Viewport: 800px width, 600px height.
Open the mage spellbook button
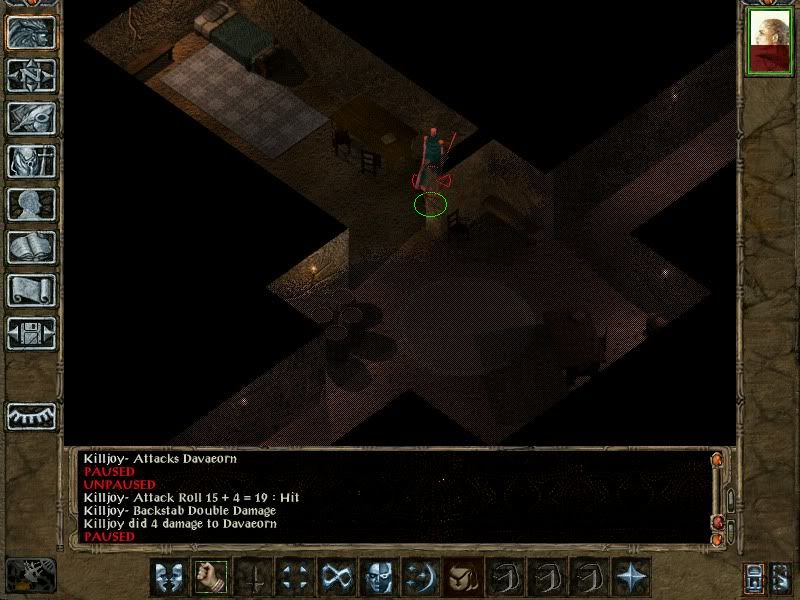click(31, 247)
